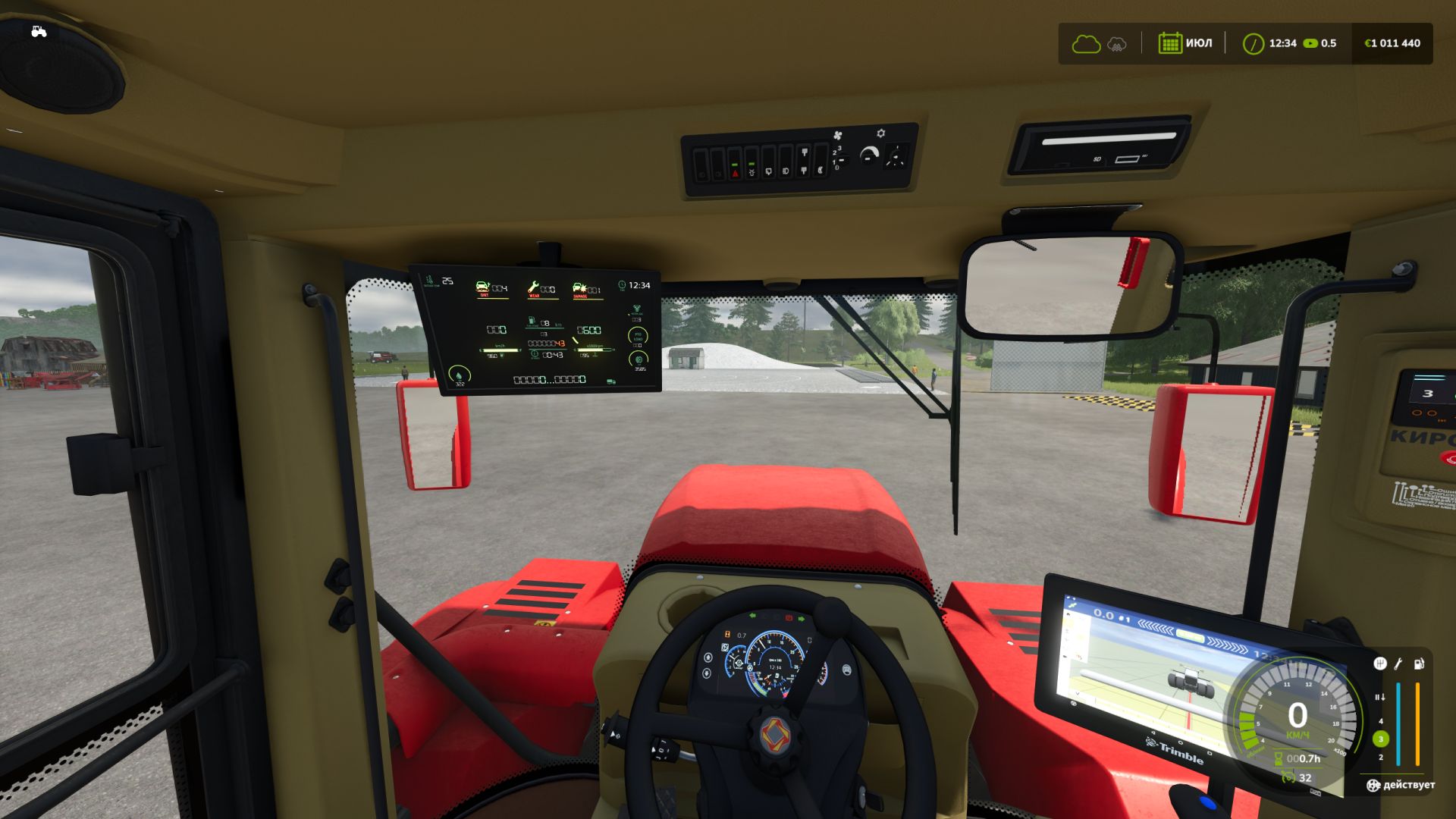Click the steering wheel icon beside действует
The height and width of the screenshot is (819, 1456).
click(1373, 785)
